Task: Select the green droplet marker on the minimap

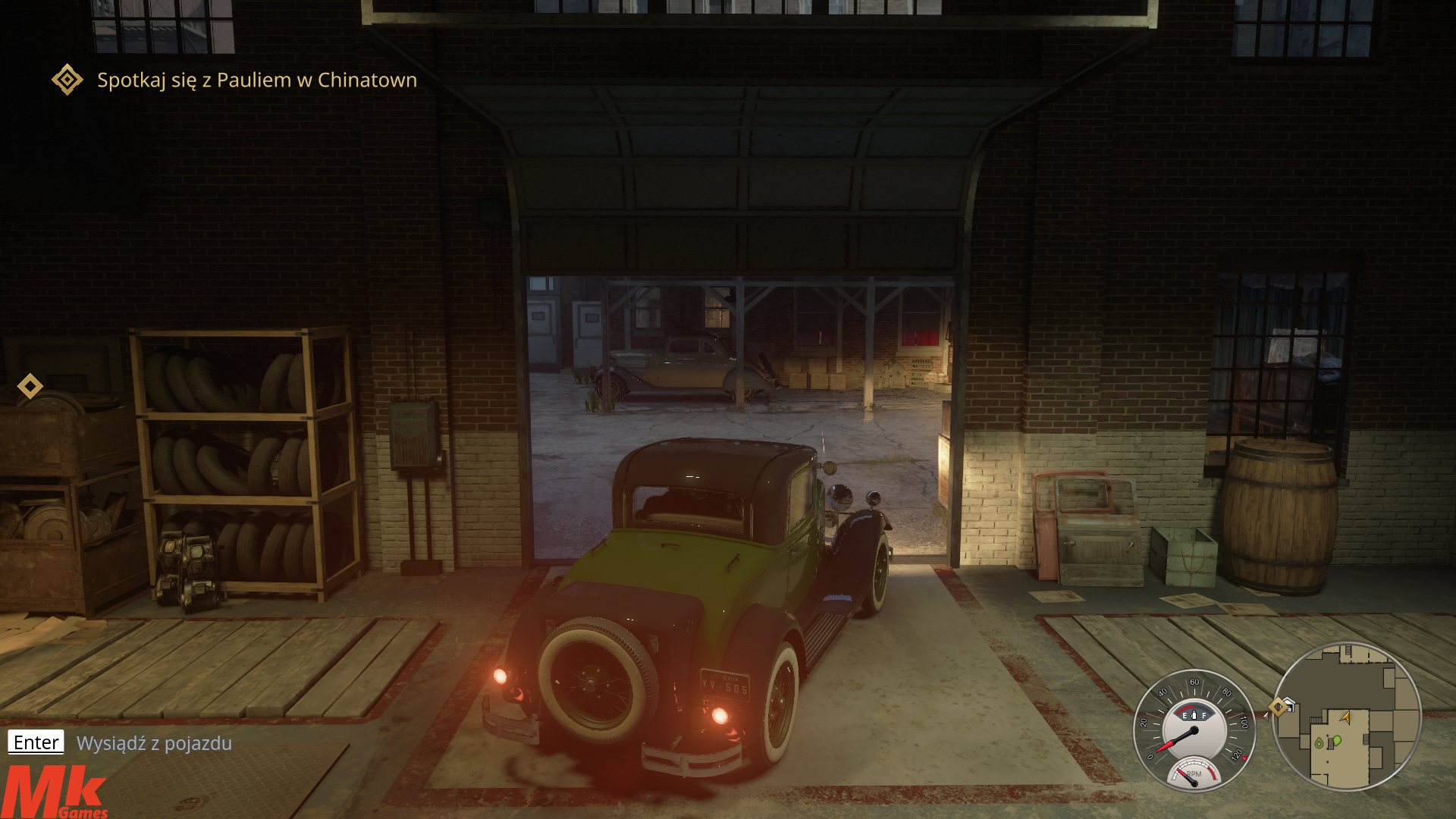Action: (x=1319, y=743)
